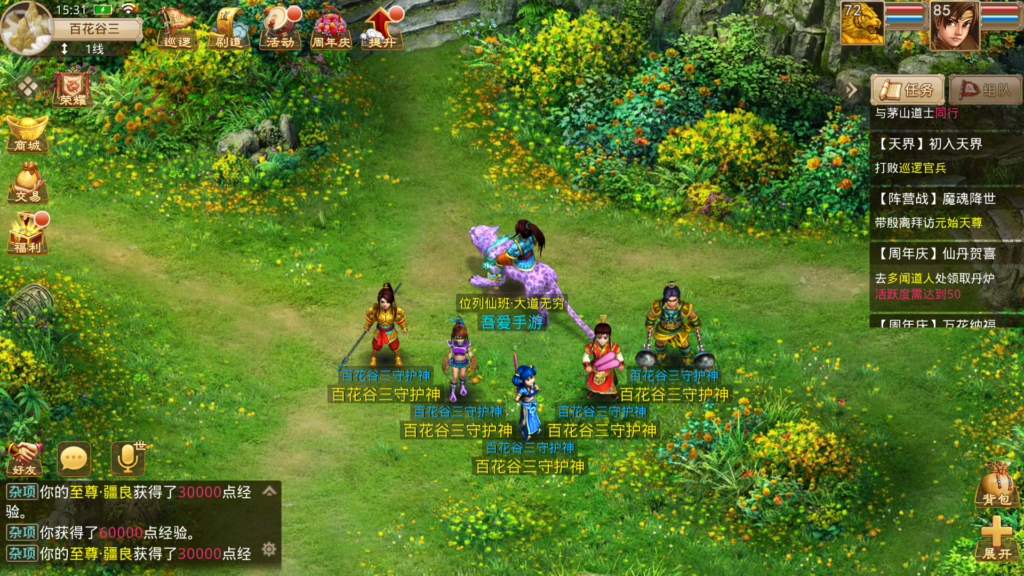Click the 展开 expand plus button
Screen dimensions: 1024x576
[x=995, y=538]
